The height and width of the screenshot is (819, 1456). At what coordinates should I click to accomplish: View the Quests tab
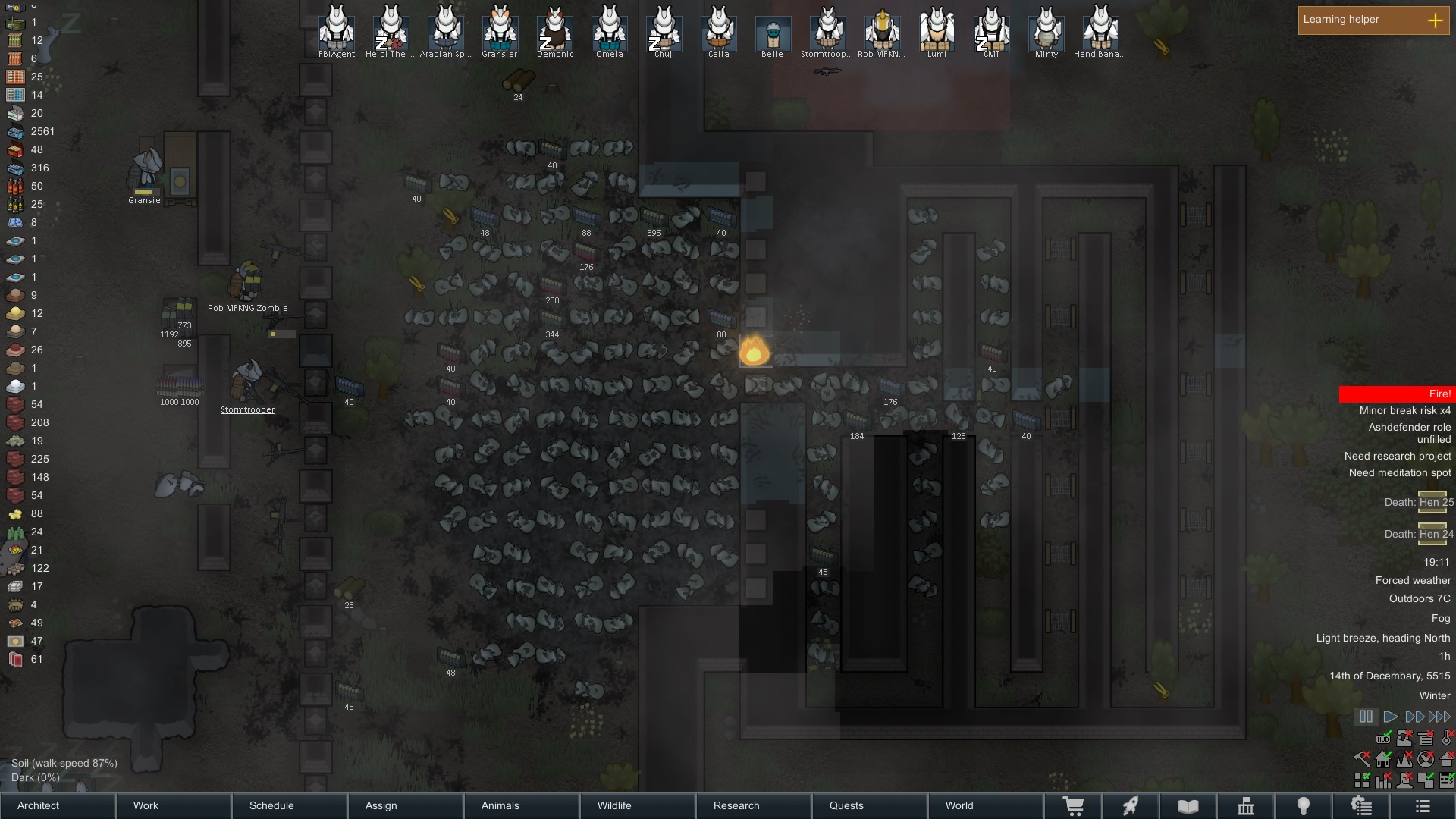(871, 805)
